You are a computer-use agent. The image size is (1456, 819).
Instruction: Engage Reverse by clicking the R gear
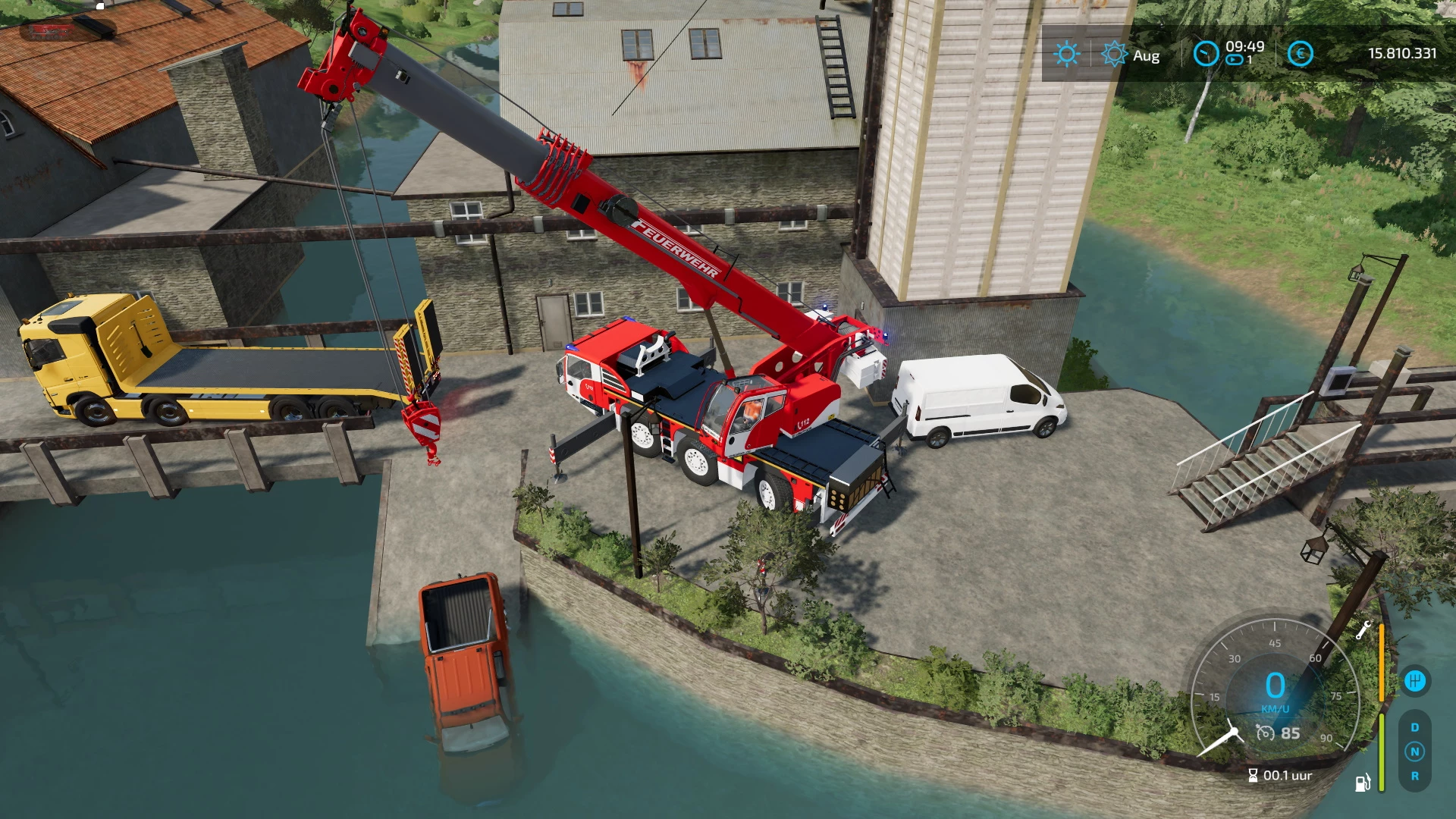(1415, 777)
